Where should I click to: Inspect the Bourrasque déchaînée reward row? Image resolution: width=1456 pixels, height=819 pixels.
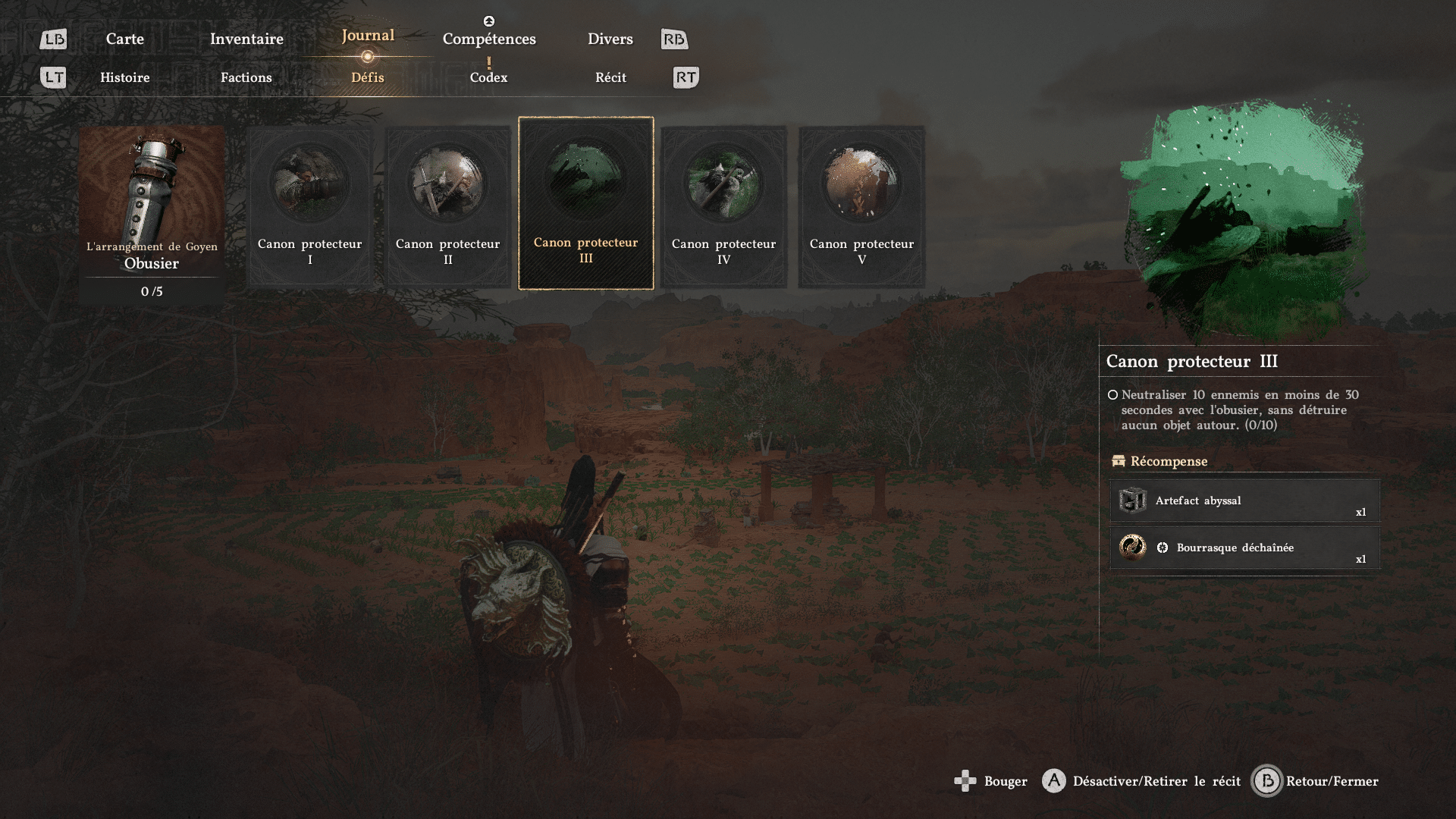[1244, 548]
